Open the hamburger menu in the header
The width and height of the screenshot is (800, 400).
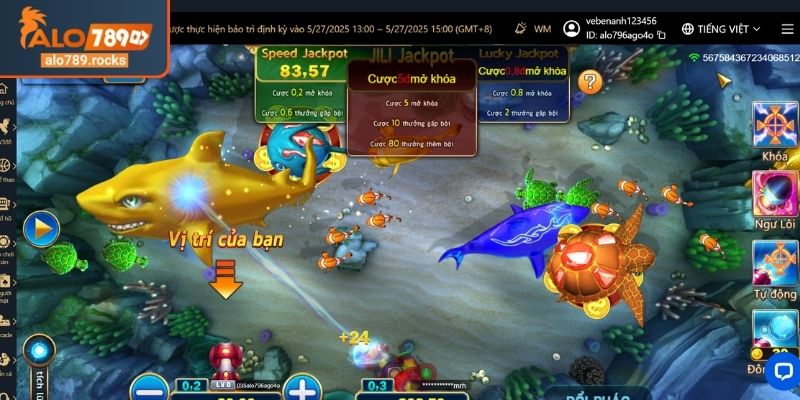point(786,29)
